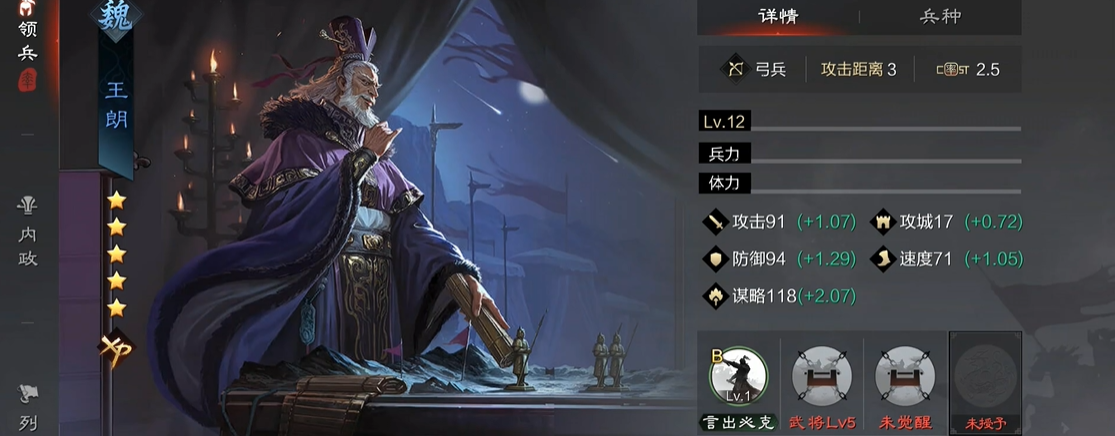Select the 领兵 sidebar entry
The width and height of the screenshot is (1115, 436).
pyautogui.click(x=27, y=40)
